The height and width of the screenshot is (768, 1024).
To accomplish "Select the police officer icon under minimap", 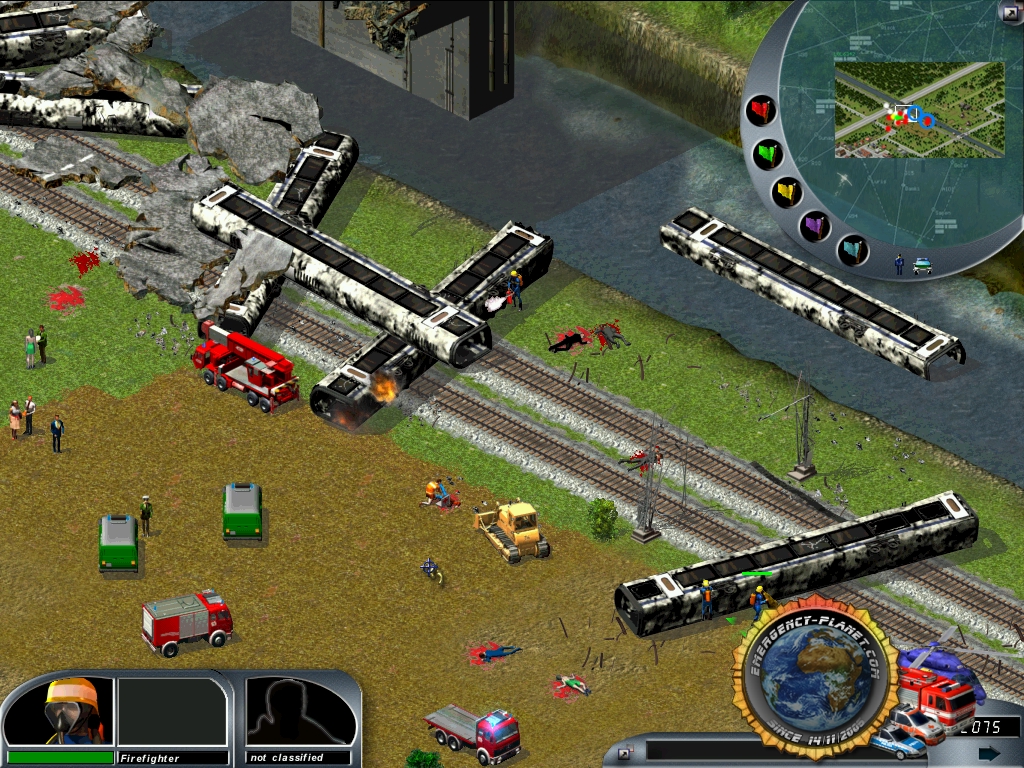I will 899,264.
